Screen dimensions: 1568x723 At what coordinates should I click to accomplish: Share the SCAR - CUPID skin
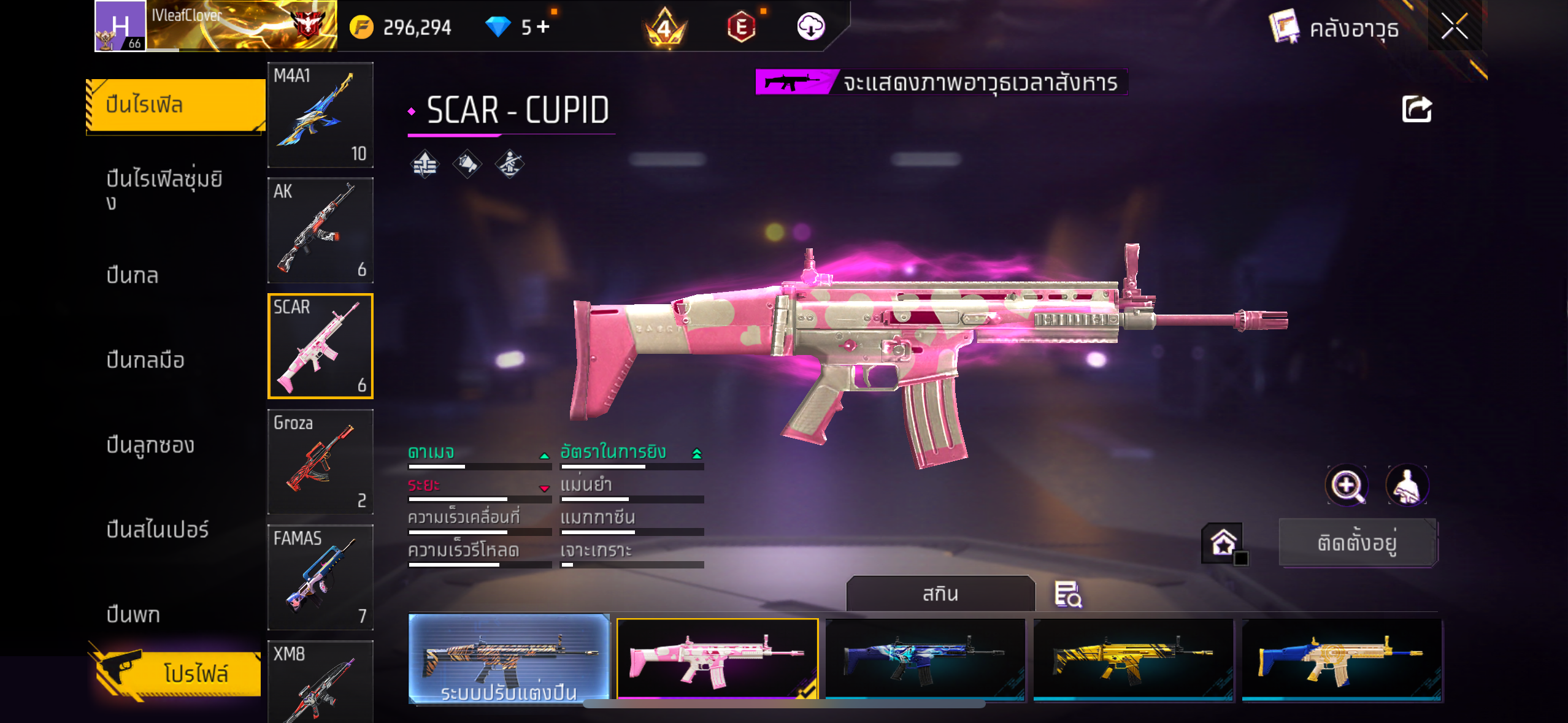(1416, 110)
